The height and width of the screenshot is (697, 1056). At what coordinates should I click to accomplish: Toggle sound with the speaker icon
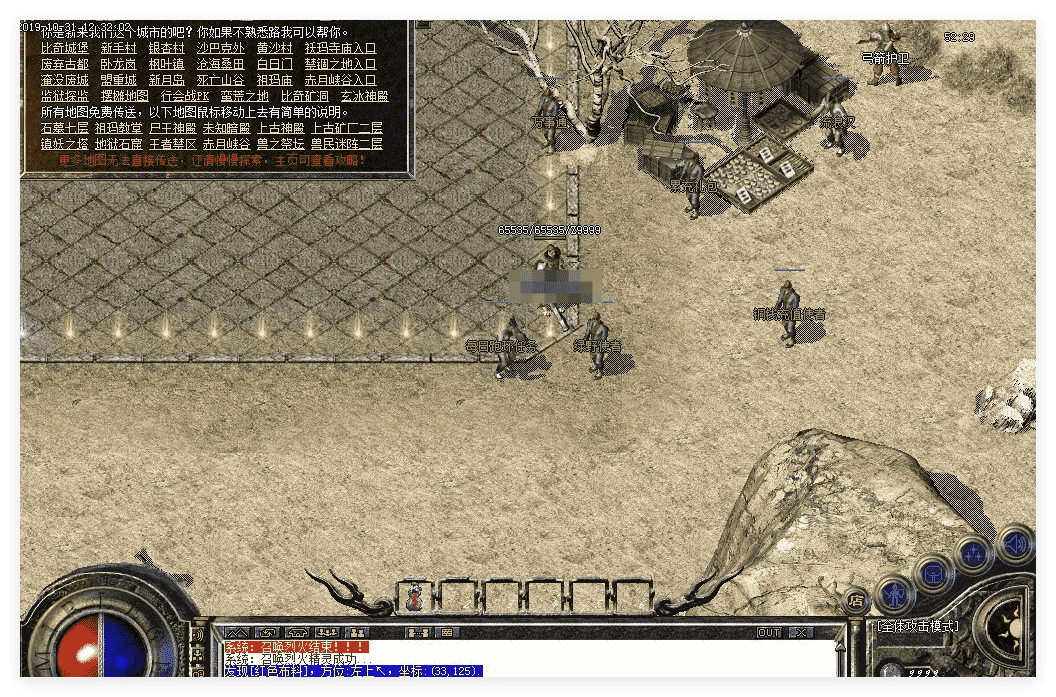click(x=1015, y=544)
